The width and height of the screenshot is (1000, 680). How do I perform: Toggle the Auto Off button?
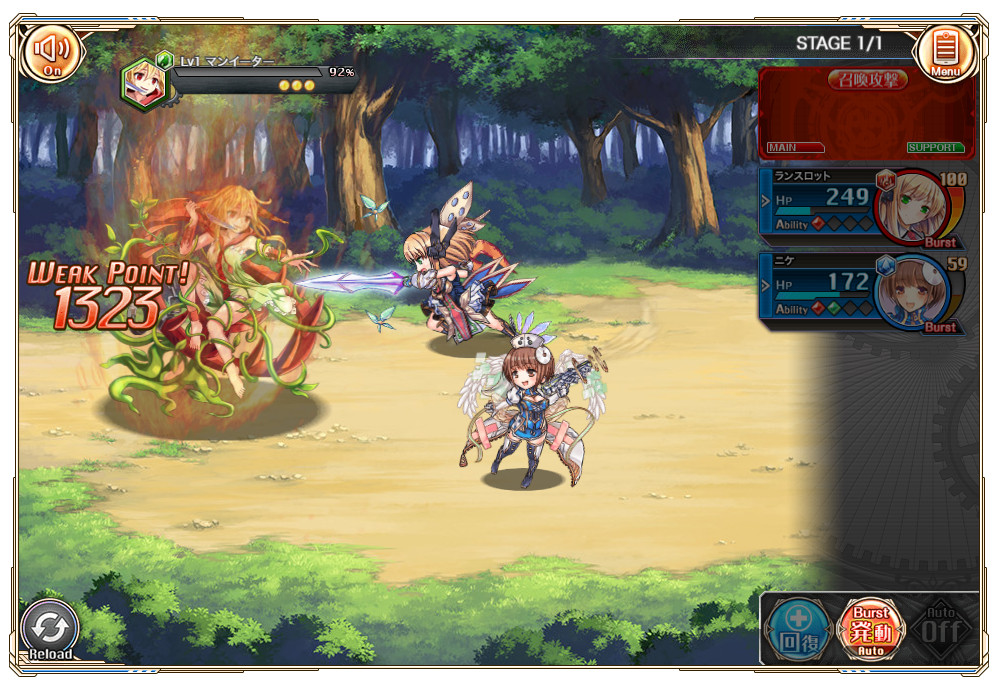coord(940,630)
